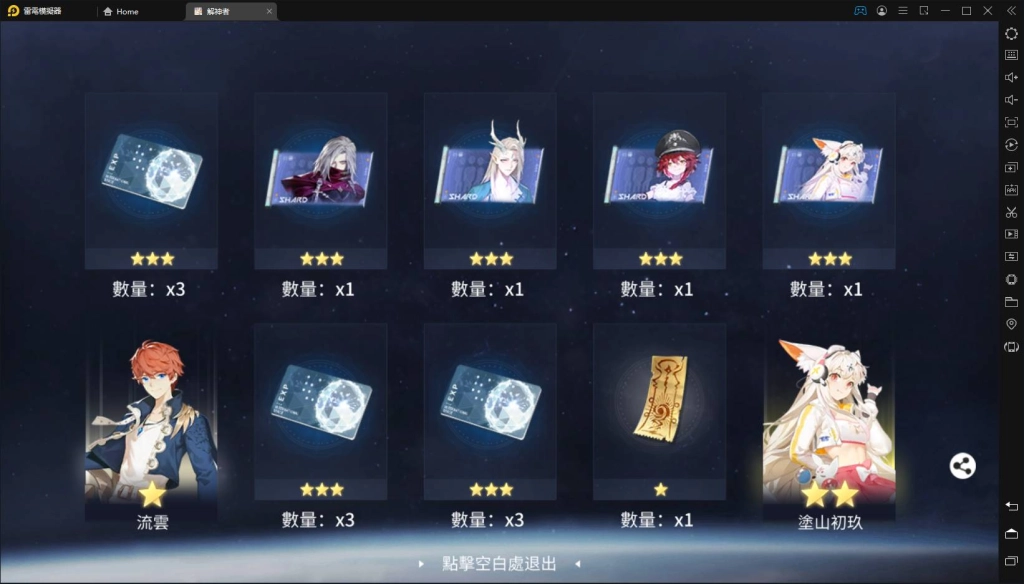Select the antlered character shard card

pos(490,180)
